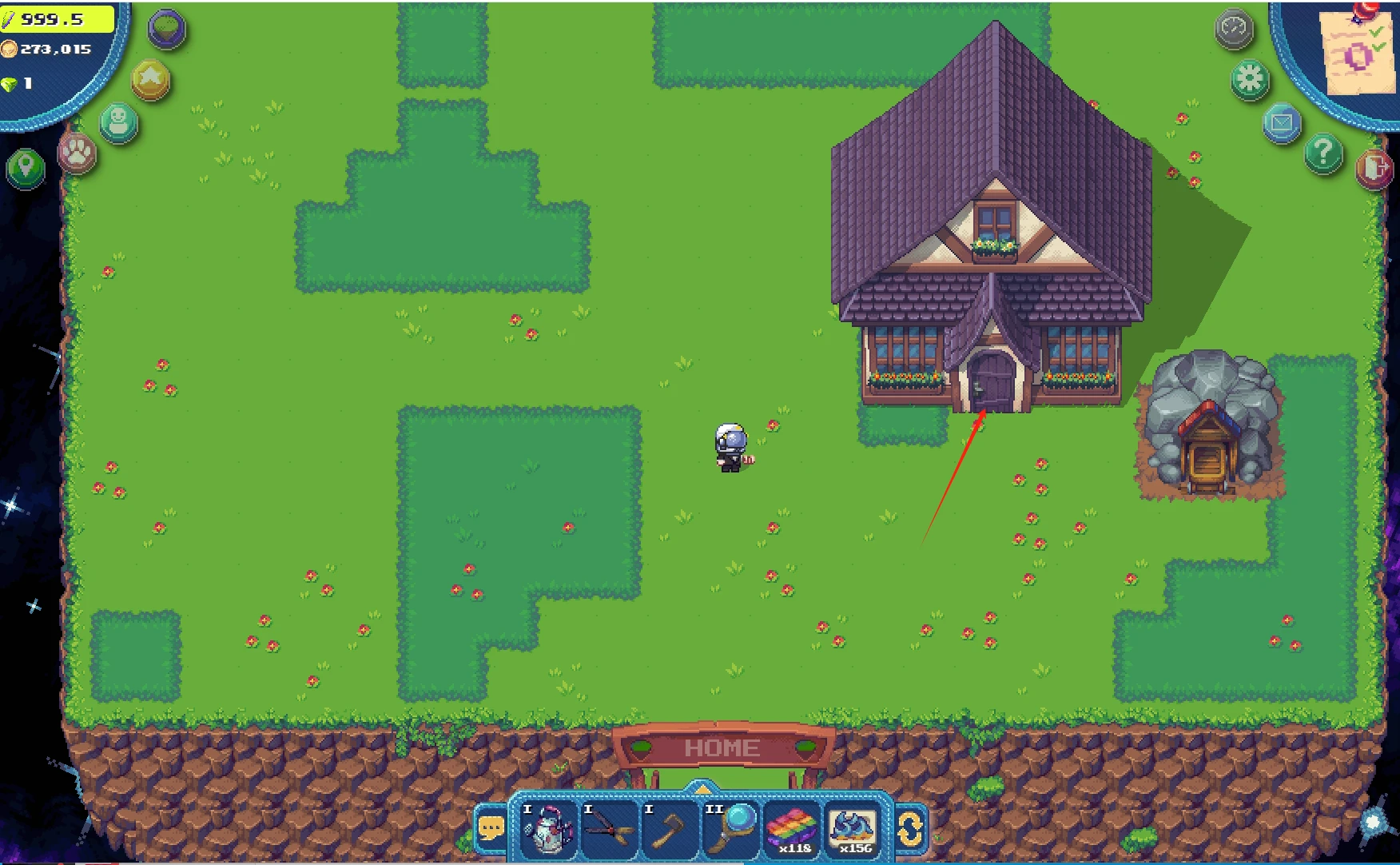Pick the rainbow blocks stack x118

pos(791,829)
